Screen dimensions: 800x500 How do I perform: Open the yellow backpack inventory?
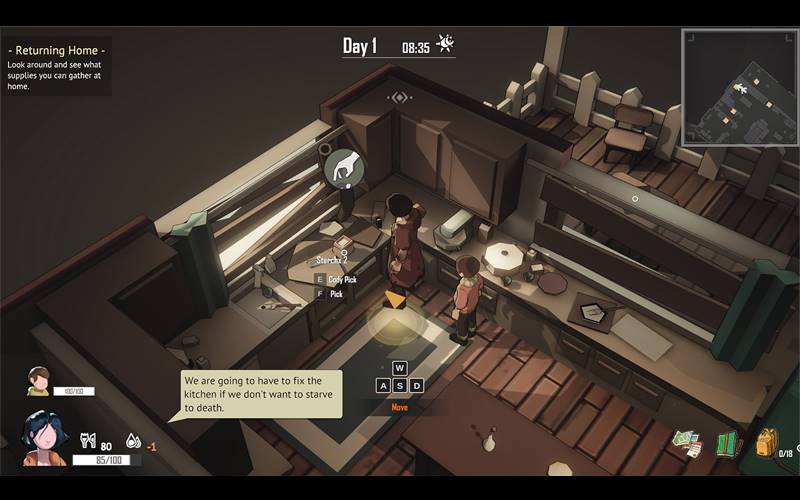click(x=766, y=441)
